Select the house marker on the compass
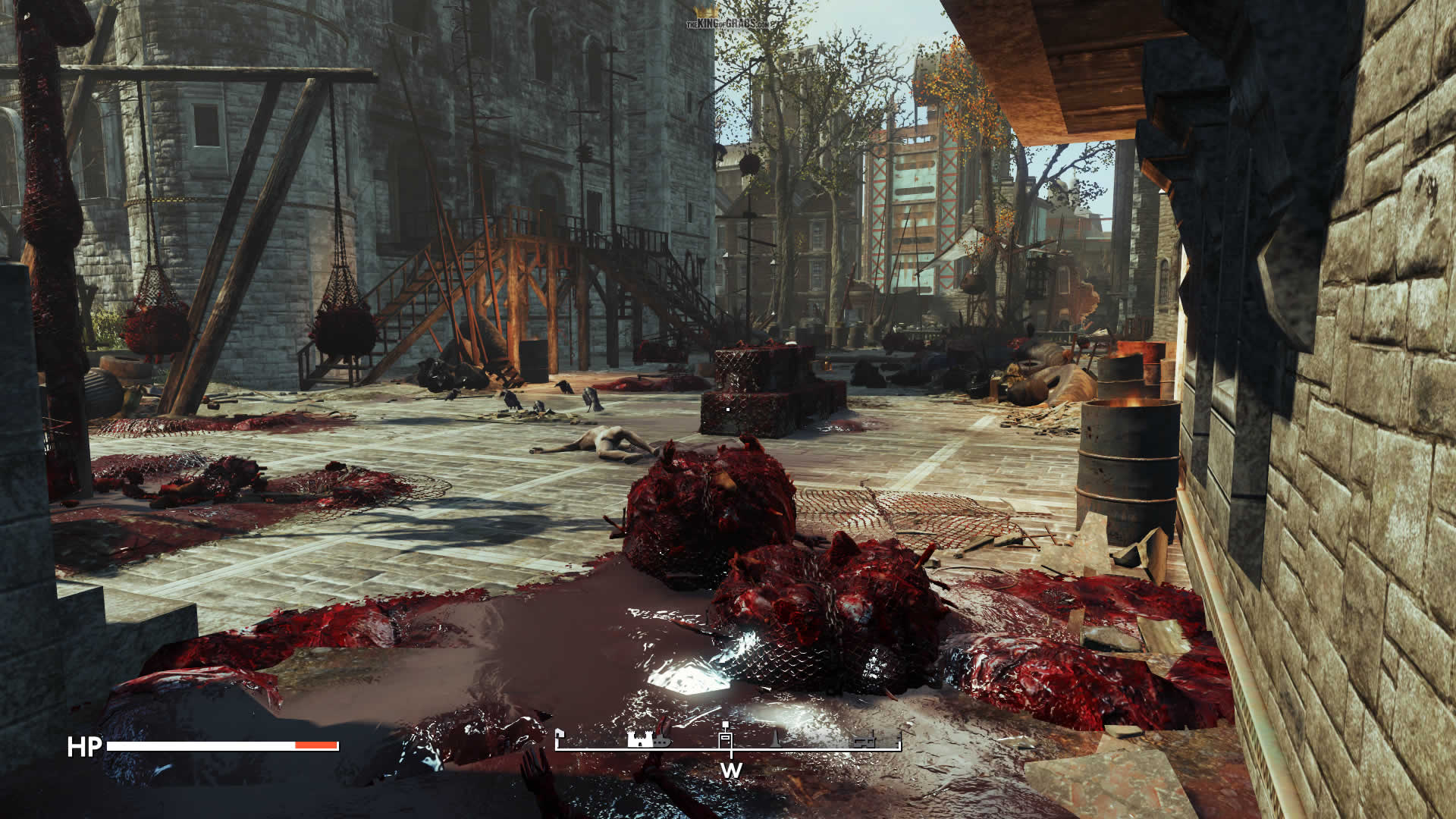The width and height of the screenshot is (1456, 819). point(560,735)
